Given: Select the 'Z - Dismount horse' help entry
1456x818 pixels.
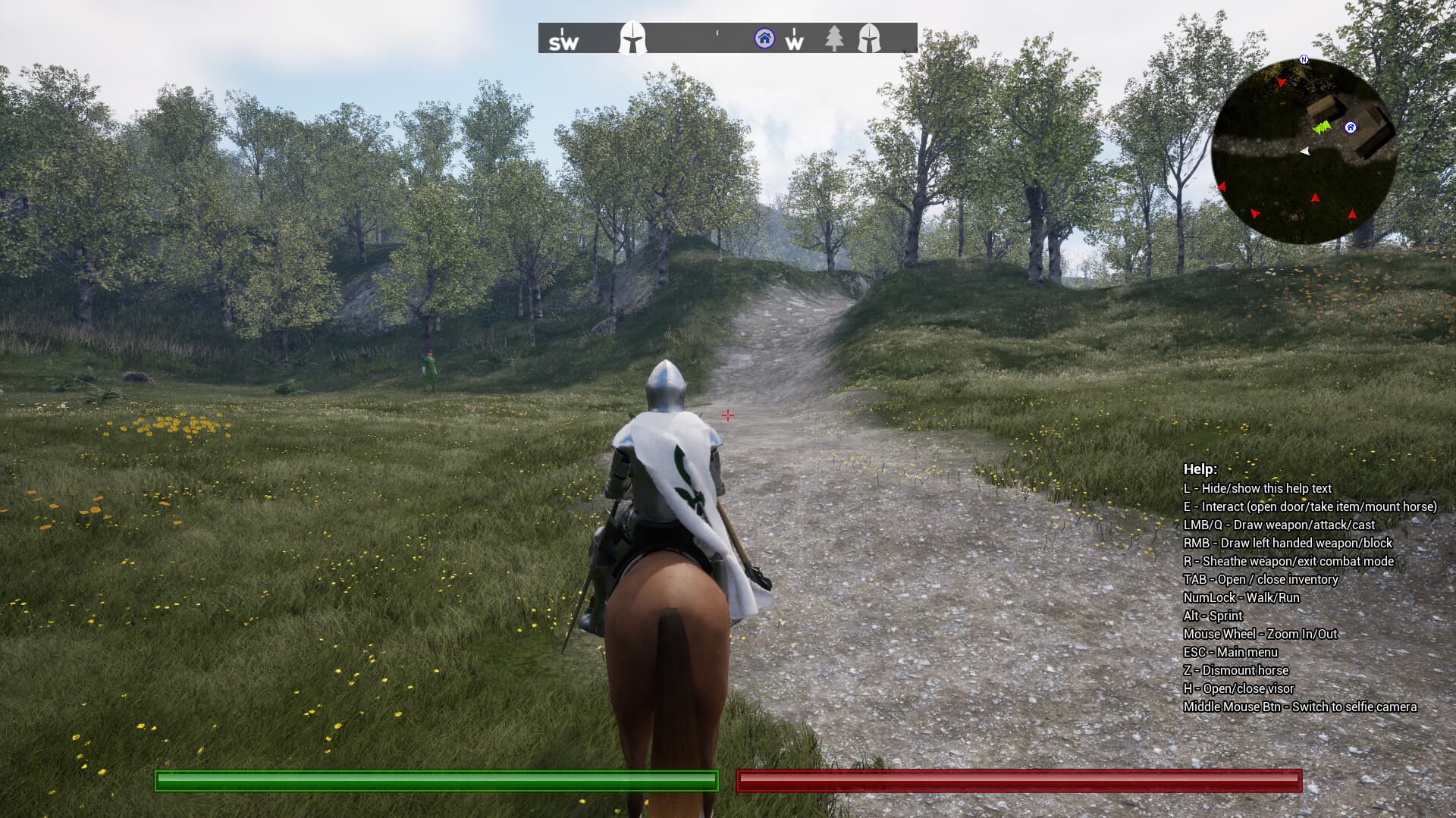Looking at the screenshot, I should [x=1237, y=670].
